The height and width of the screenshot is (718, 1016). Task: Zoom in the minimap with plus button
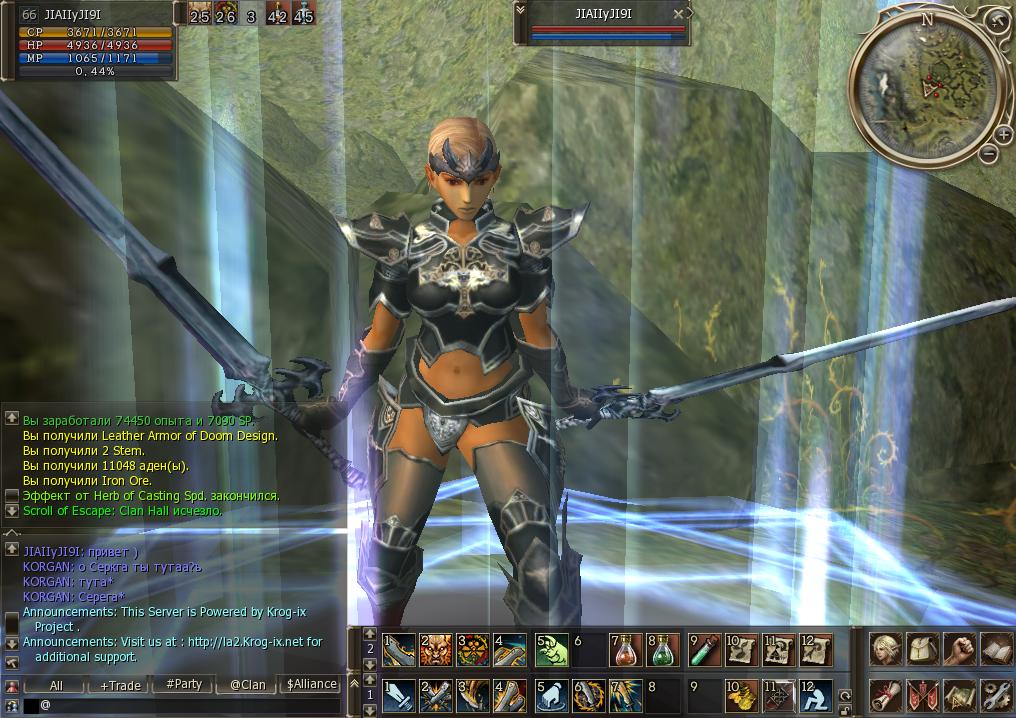tap(1003, 135)
